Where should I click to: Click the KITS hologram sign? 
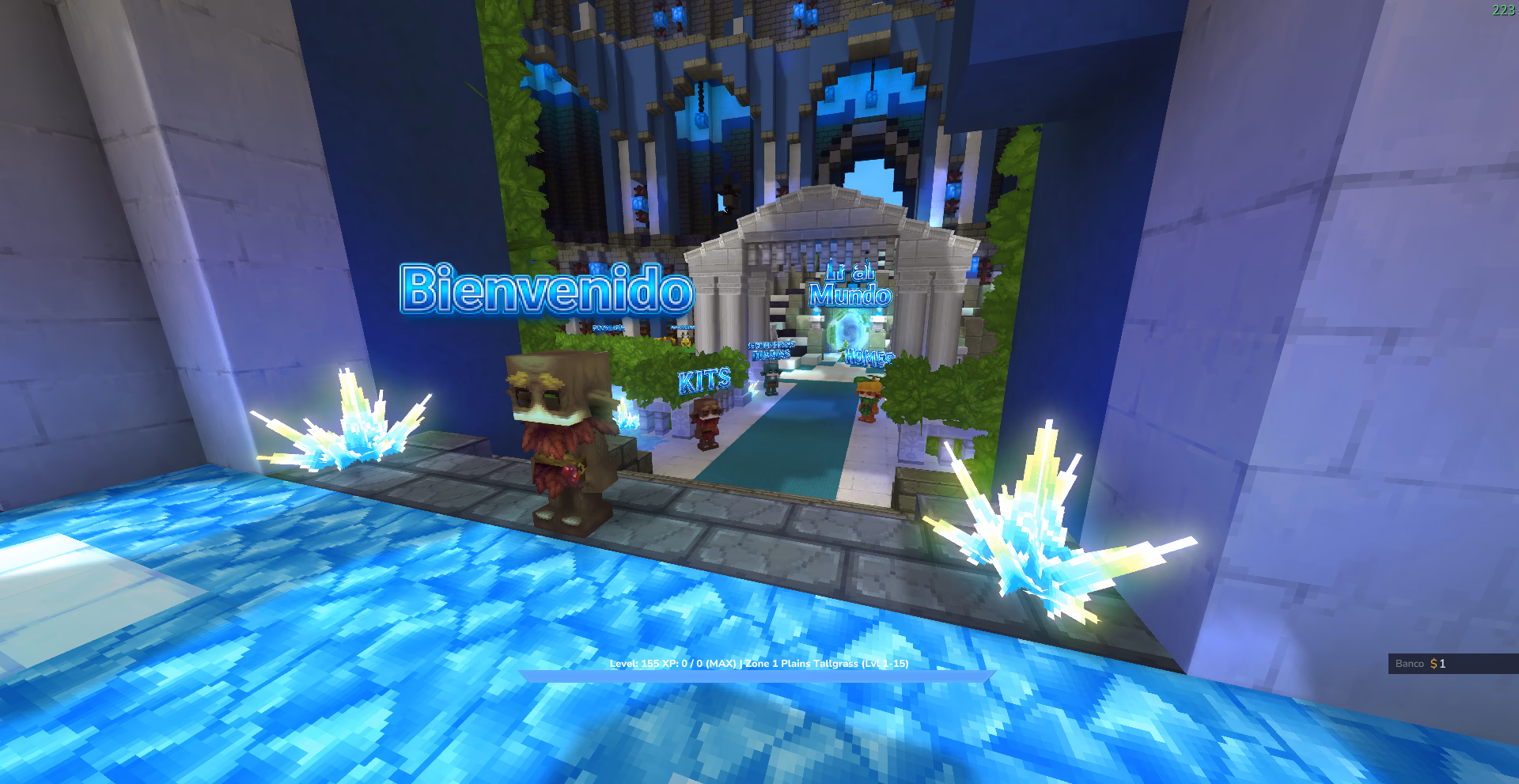tap(705, 381)
